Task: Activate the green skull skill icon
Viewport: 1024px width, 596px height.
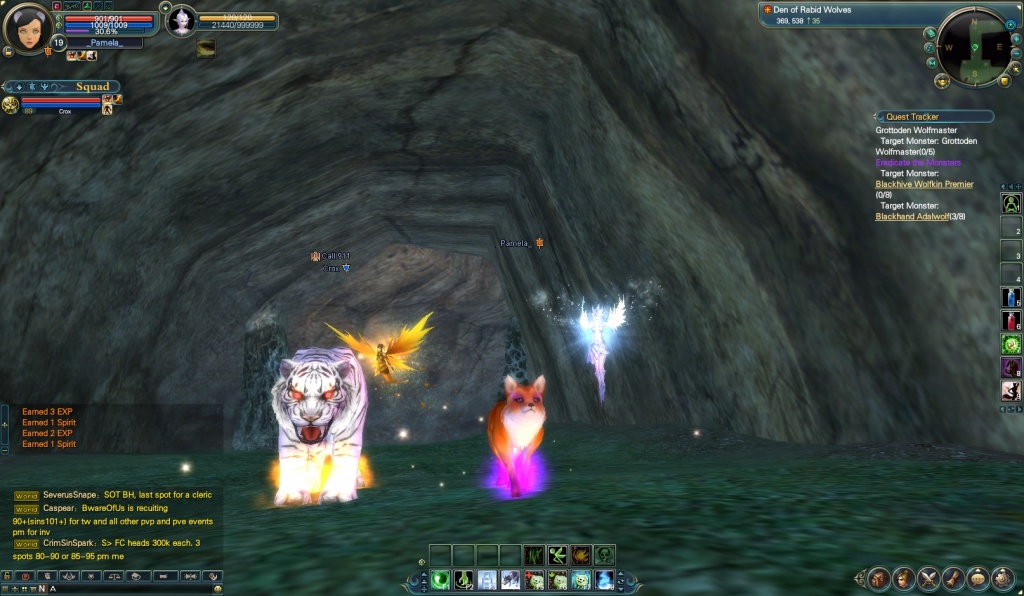Action: [604, 555]
